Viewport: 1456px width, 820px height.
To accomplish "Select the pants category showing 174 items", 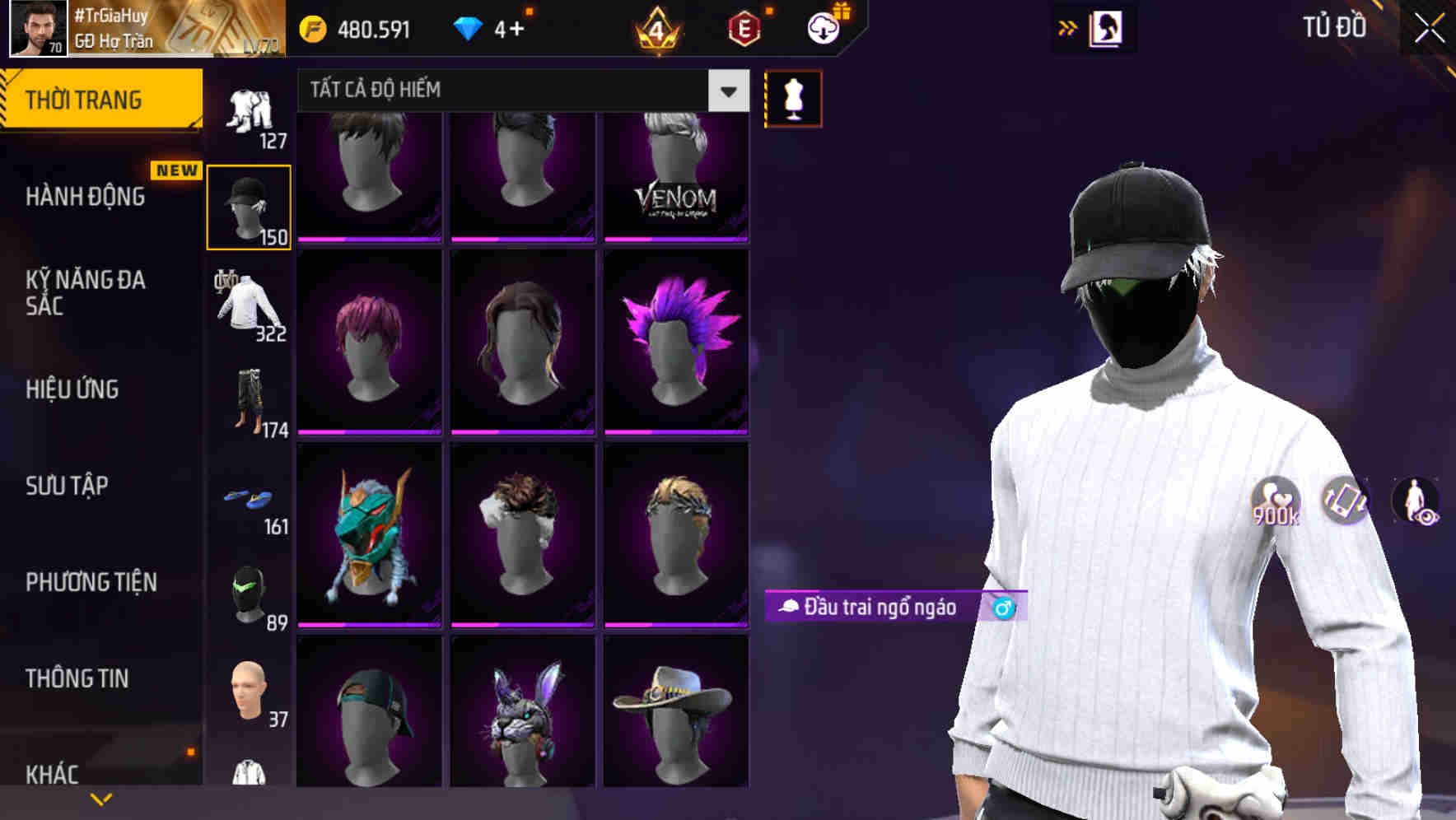I will pyautogui.click(x=250, y=403).
